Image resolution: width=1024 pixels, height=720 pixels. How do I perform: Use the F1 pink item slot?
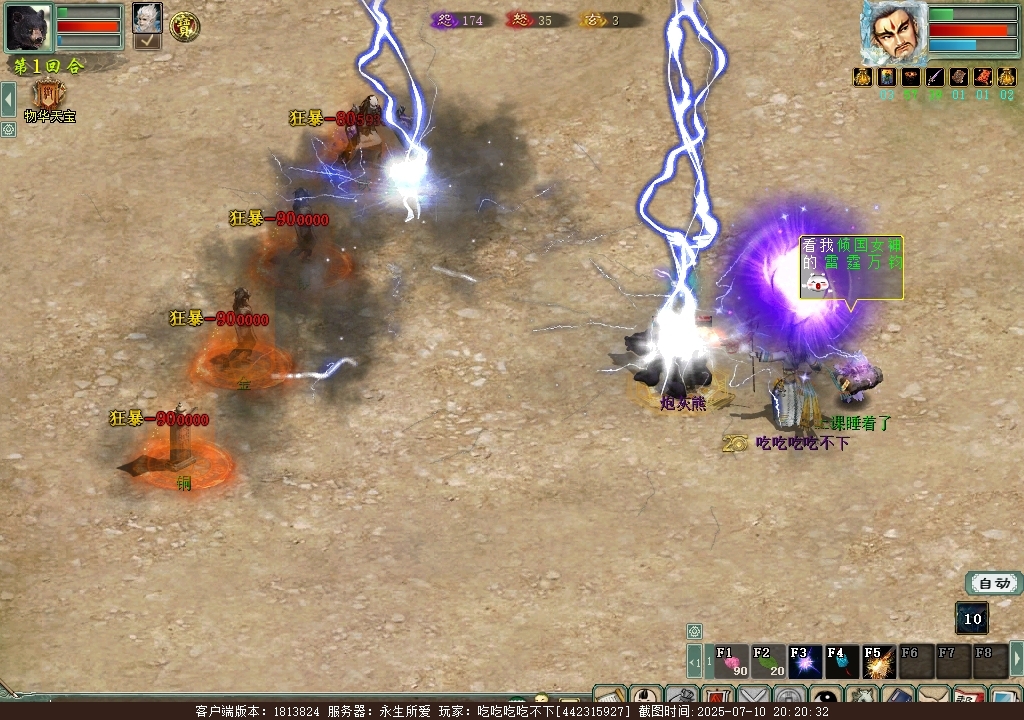(731, 661)
